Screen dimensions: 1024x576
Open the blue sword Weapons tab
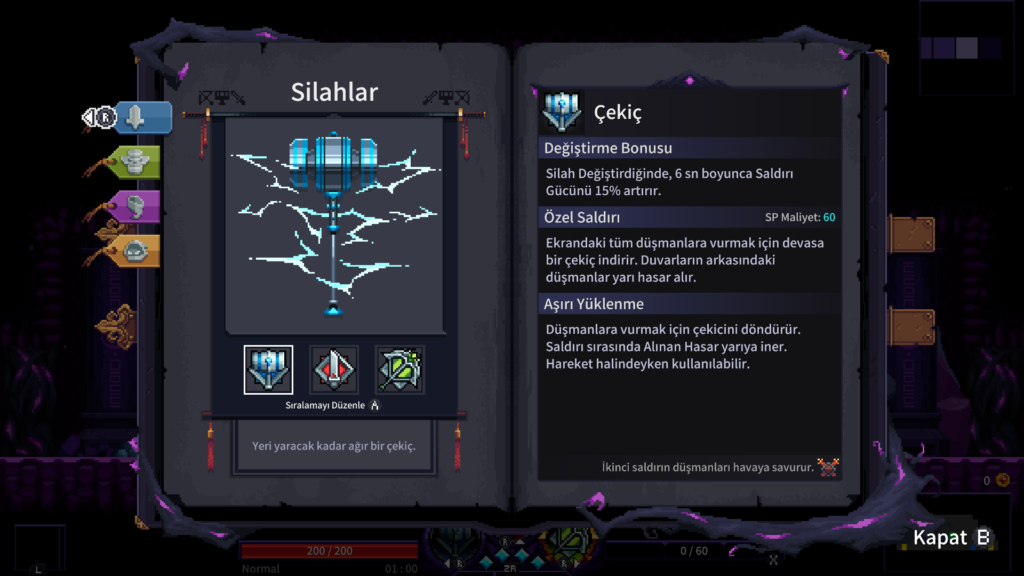point(142,118)
